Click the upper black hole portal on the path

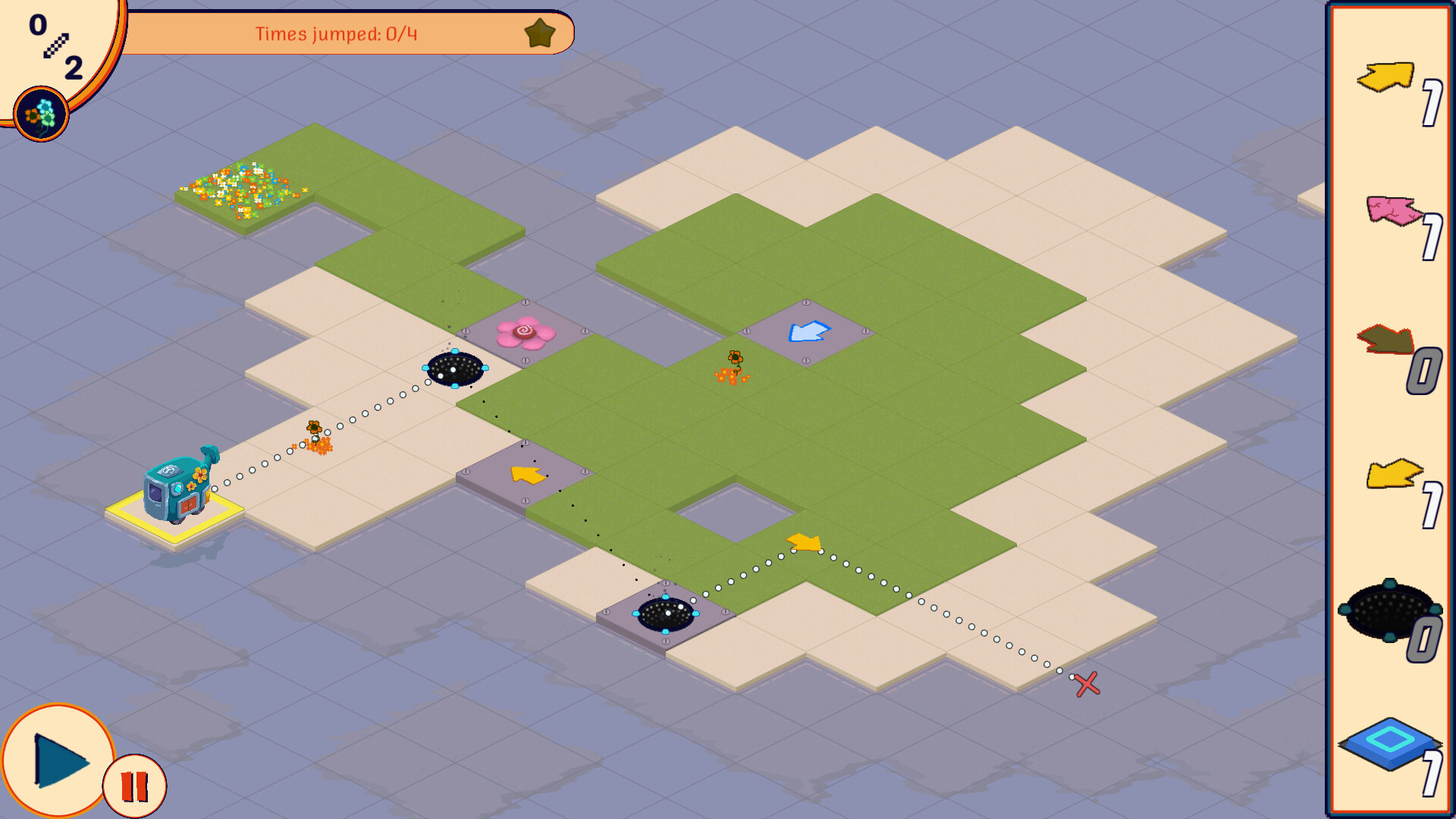coord(455,369)
